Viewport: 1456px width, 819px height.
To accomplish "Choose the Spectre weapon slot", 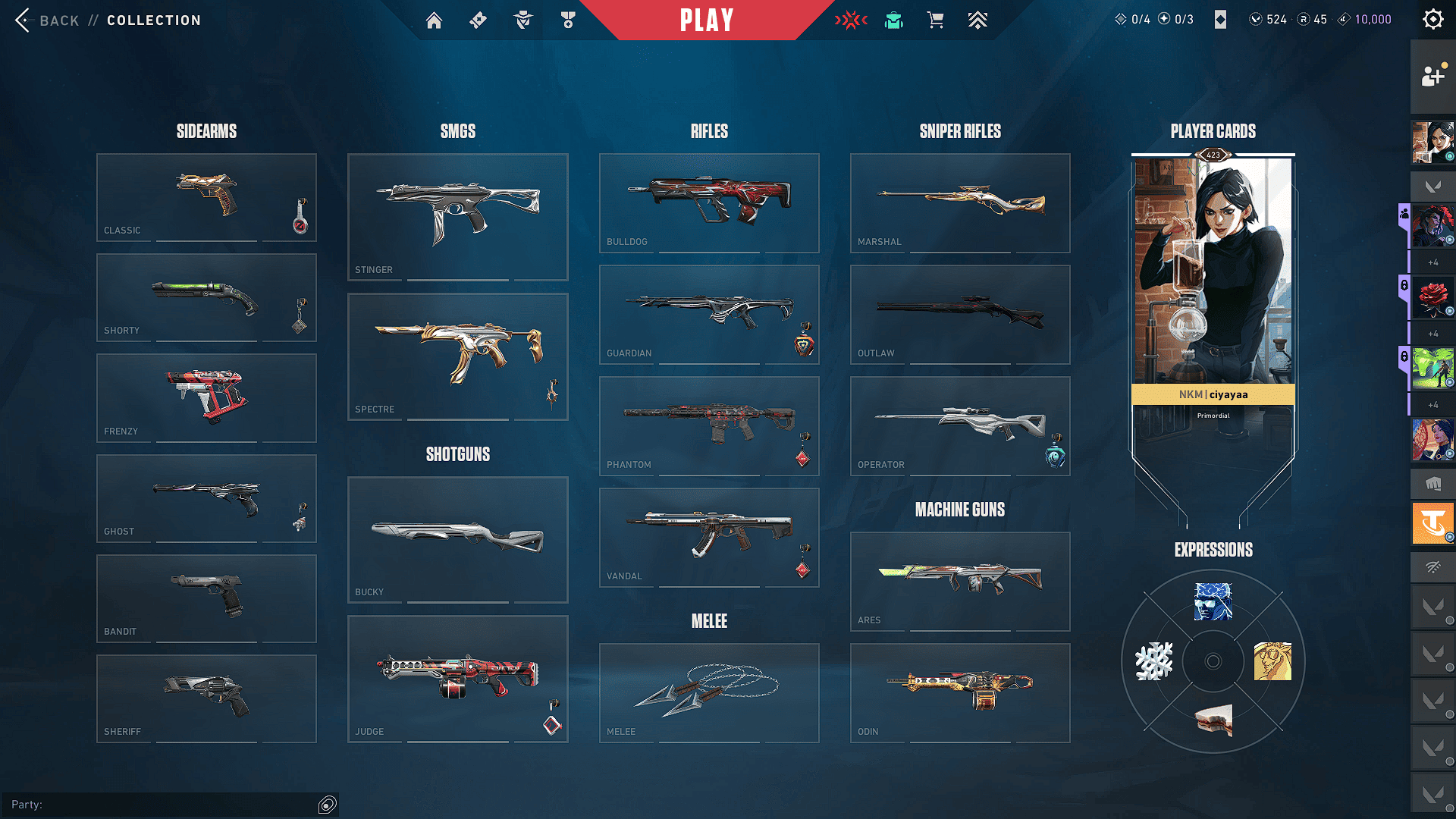I will tap(457, 356).
